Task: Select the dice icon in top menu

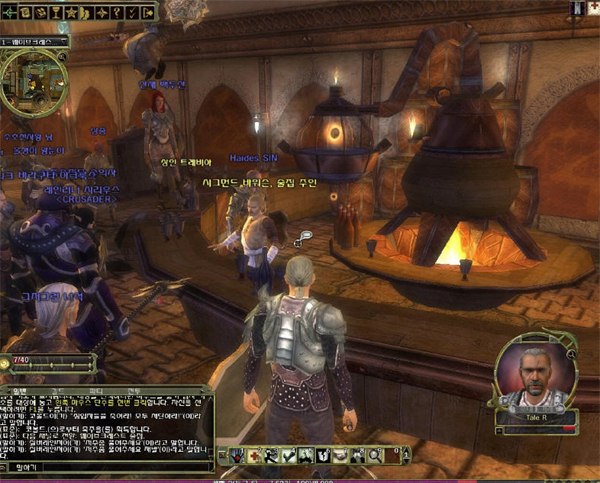Action: (x=40, y=12)
